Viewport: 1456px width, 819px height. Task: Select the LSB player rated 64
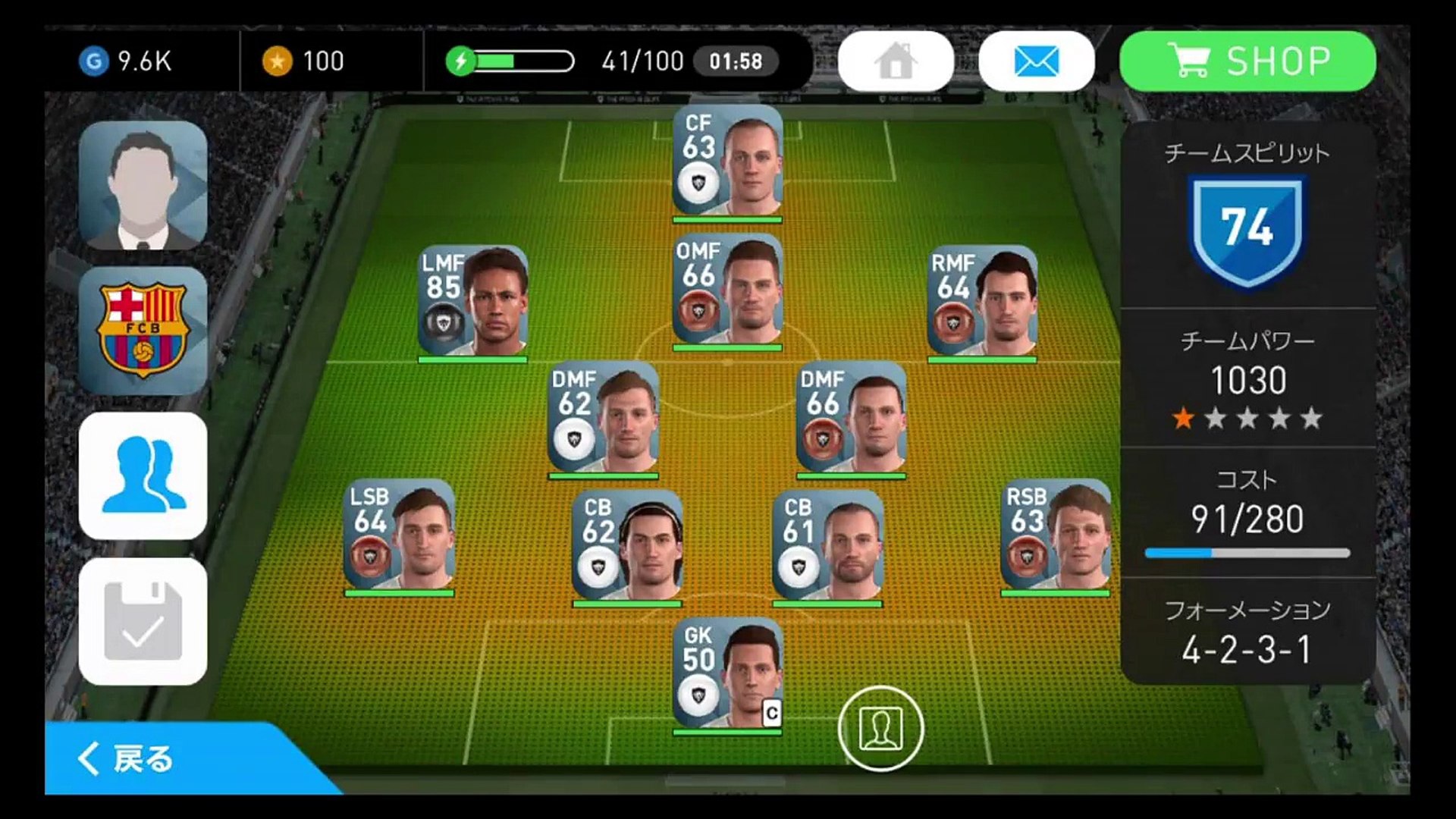pyautogui.click(x=399, y=536)
